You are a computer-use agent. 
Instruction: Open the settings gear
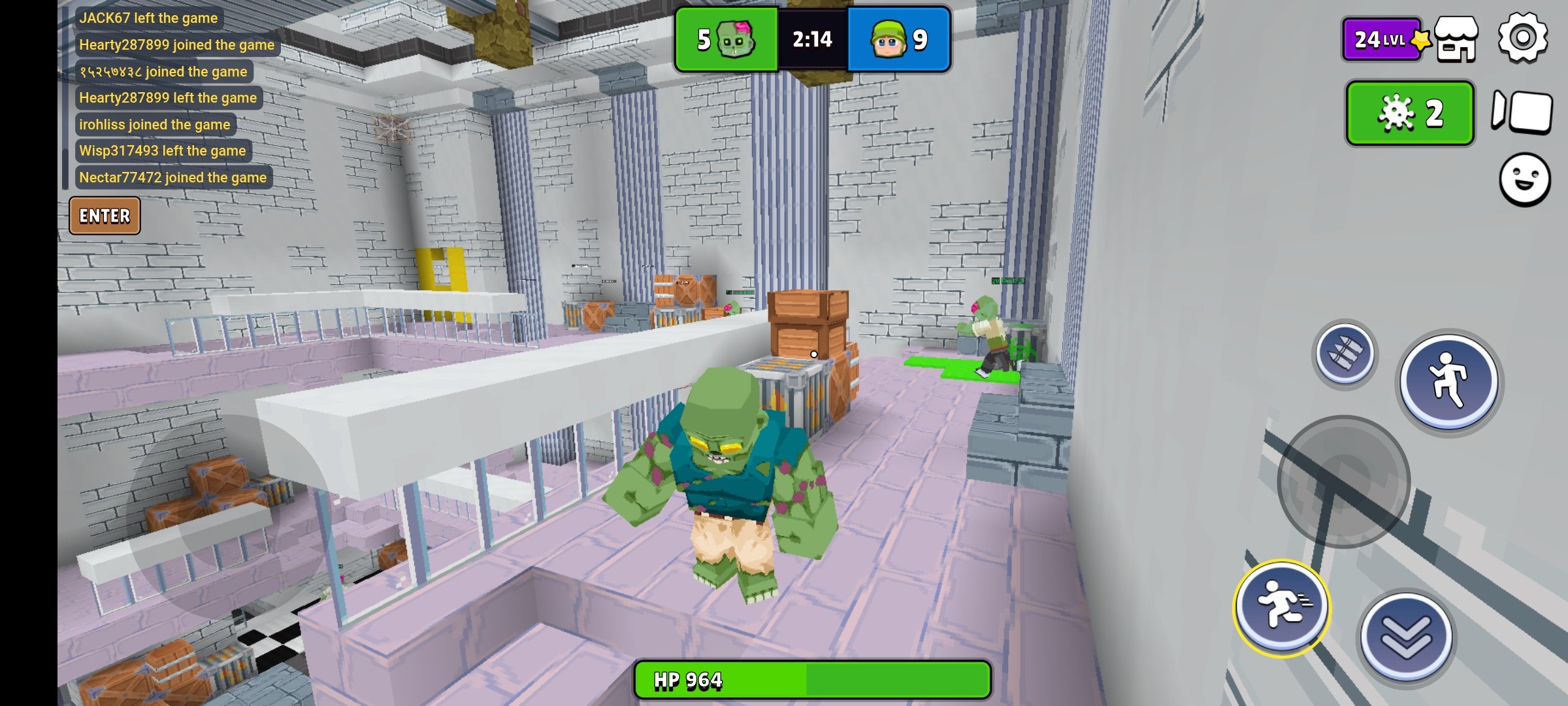pos(1523,39)
